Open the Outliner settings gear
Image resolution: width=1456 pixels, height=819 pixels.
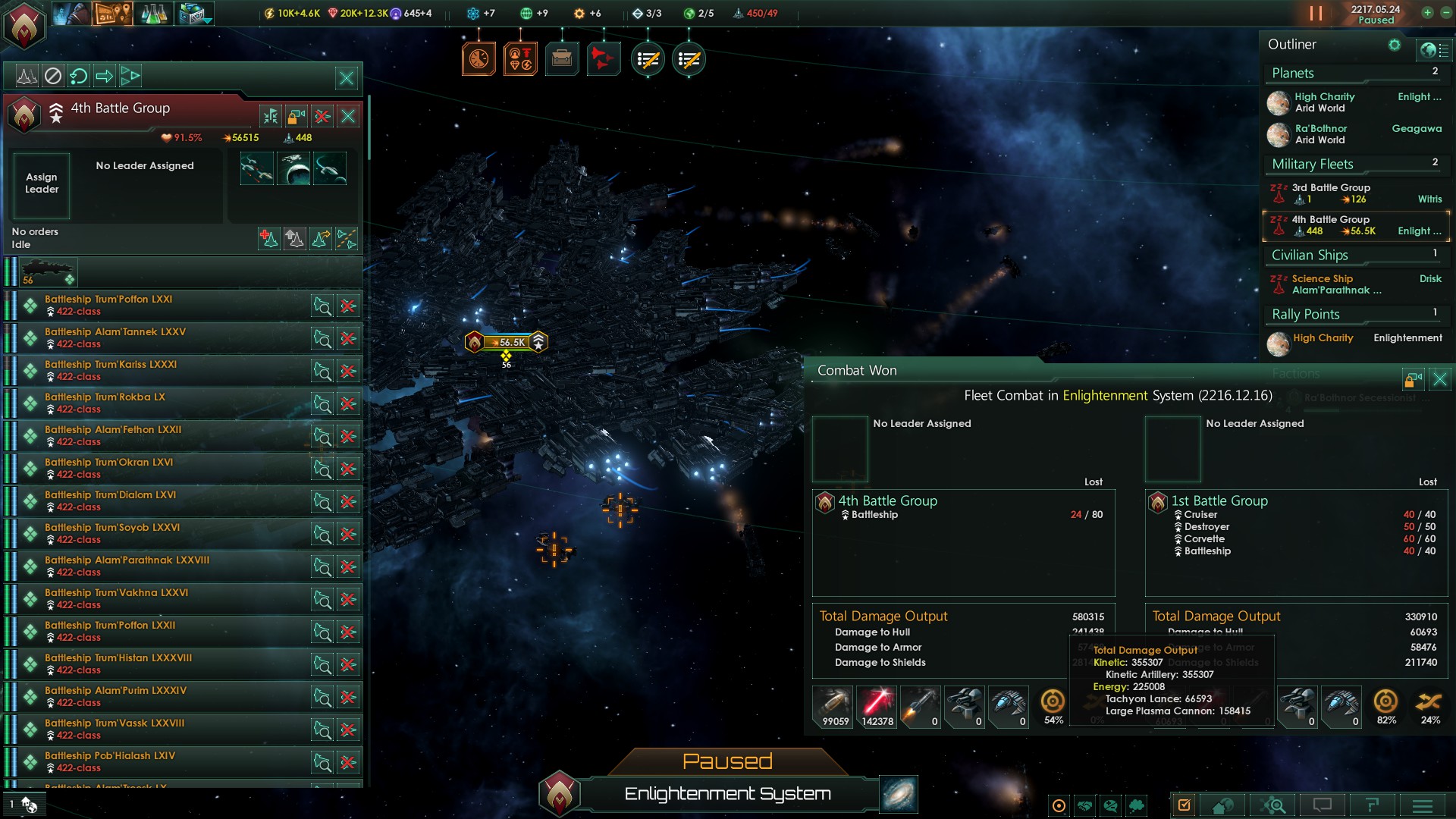(x=1394, y=45)
